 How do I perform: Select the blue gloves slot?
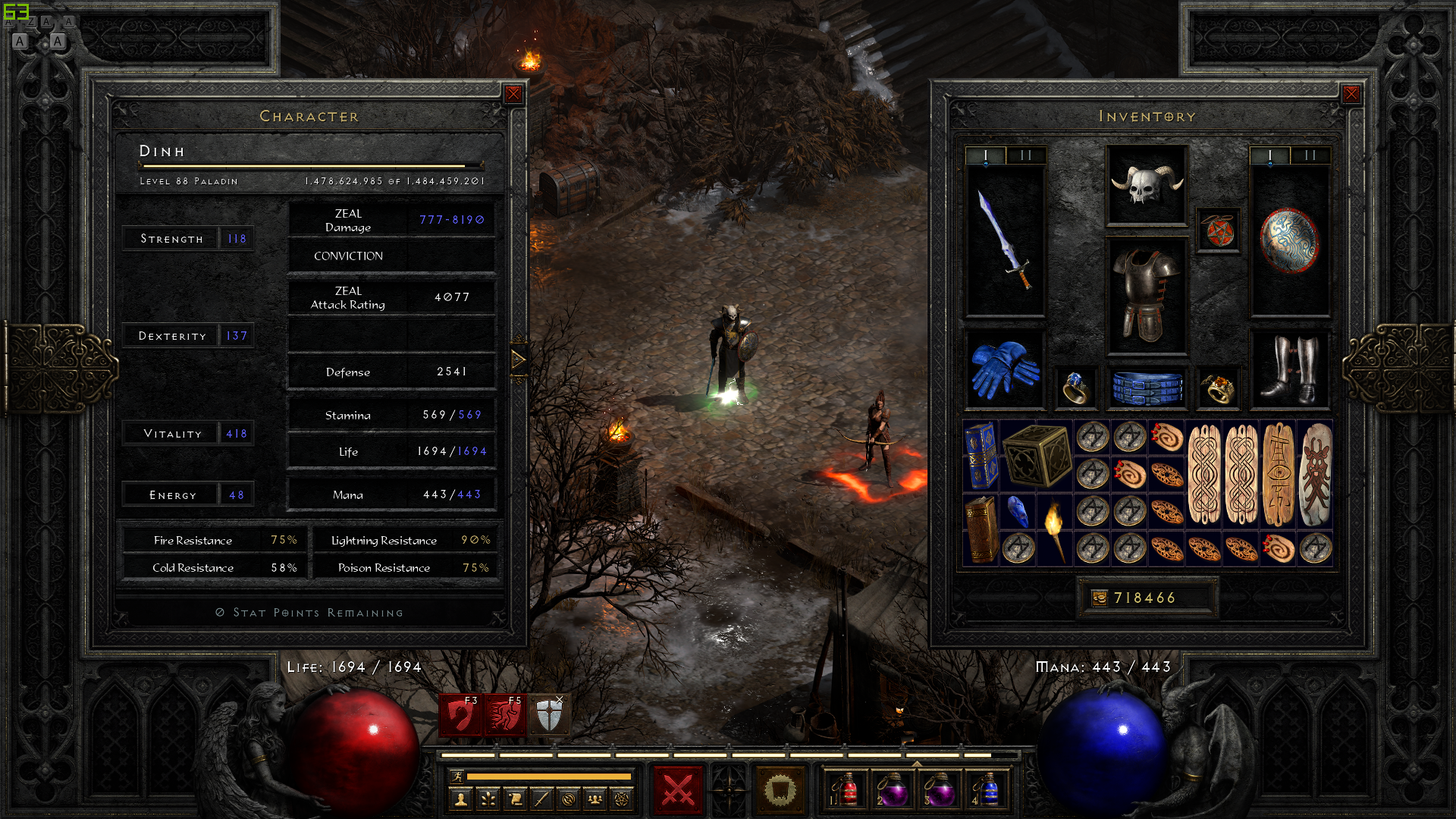(x=1005, y=369)
